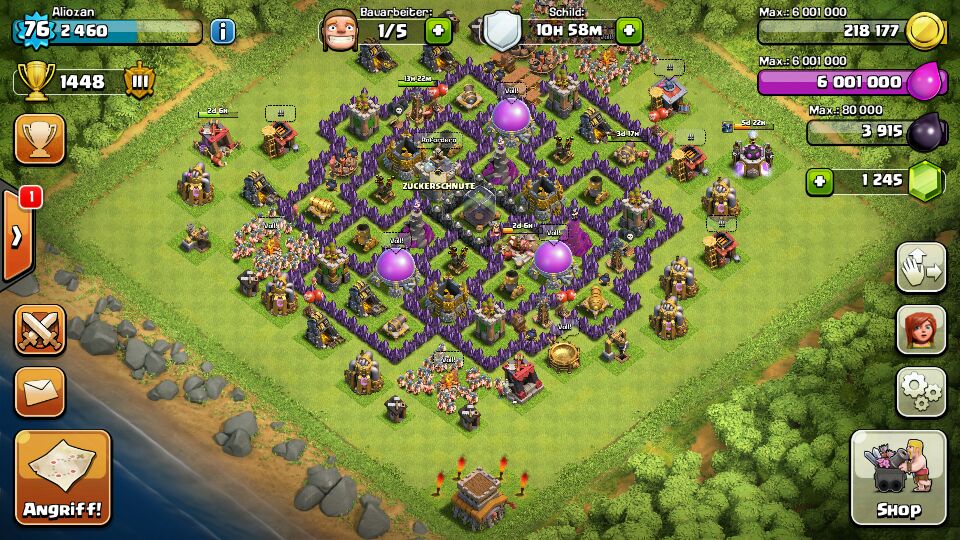Open the blue info button beside experience
Screen dimensions: 960x540
[223, 31]
